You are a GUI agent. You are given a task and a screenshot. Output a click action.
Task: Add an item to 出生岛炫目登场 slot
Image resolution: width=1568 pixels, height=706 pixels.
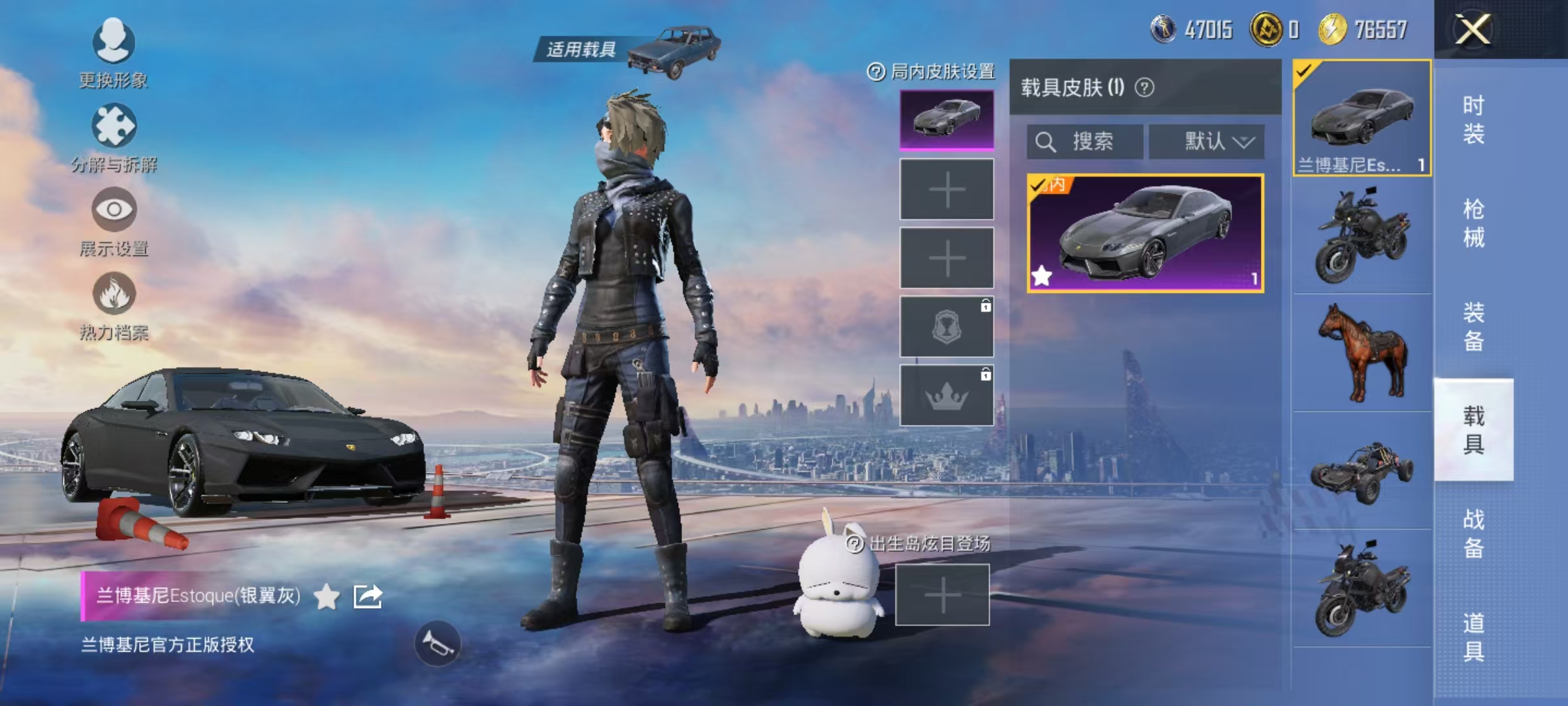click(942, 595)
